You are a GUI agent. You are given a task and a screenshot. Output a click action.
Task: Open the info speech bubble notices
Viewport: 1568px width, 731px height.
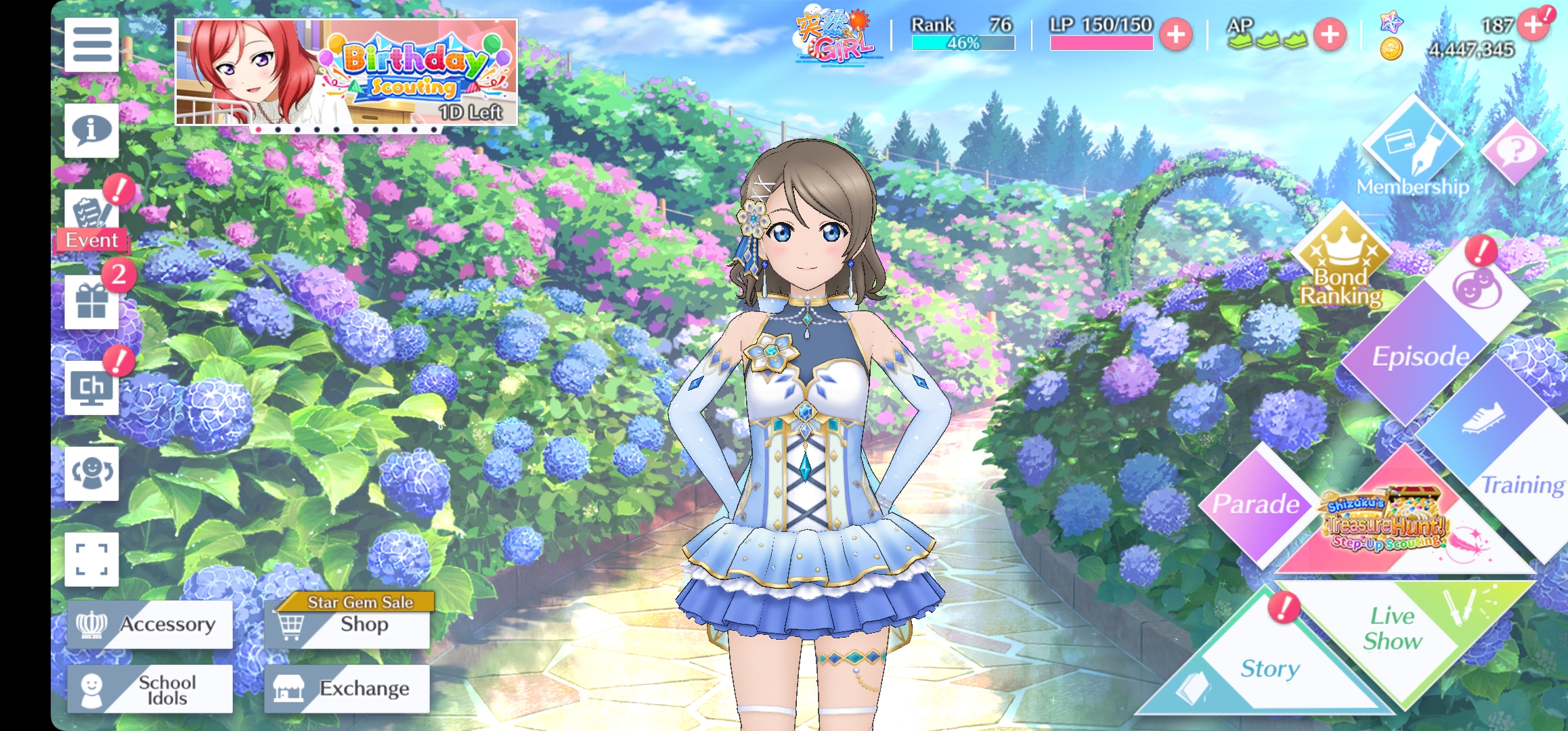tap(91, 131)
